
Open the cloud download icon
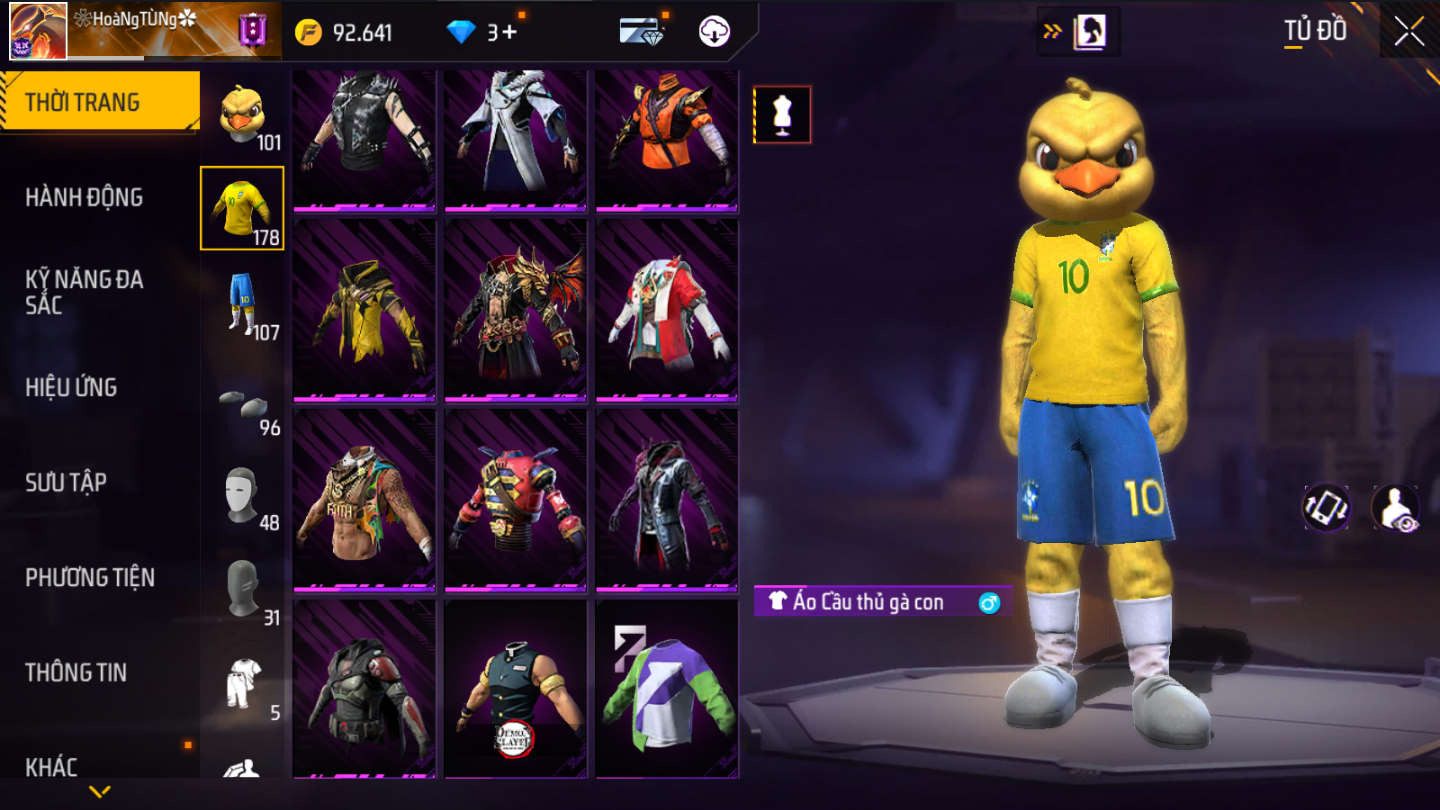click(x=714, y=32)
